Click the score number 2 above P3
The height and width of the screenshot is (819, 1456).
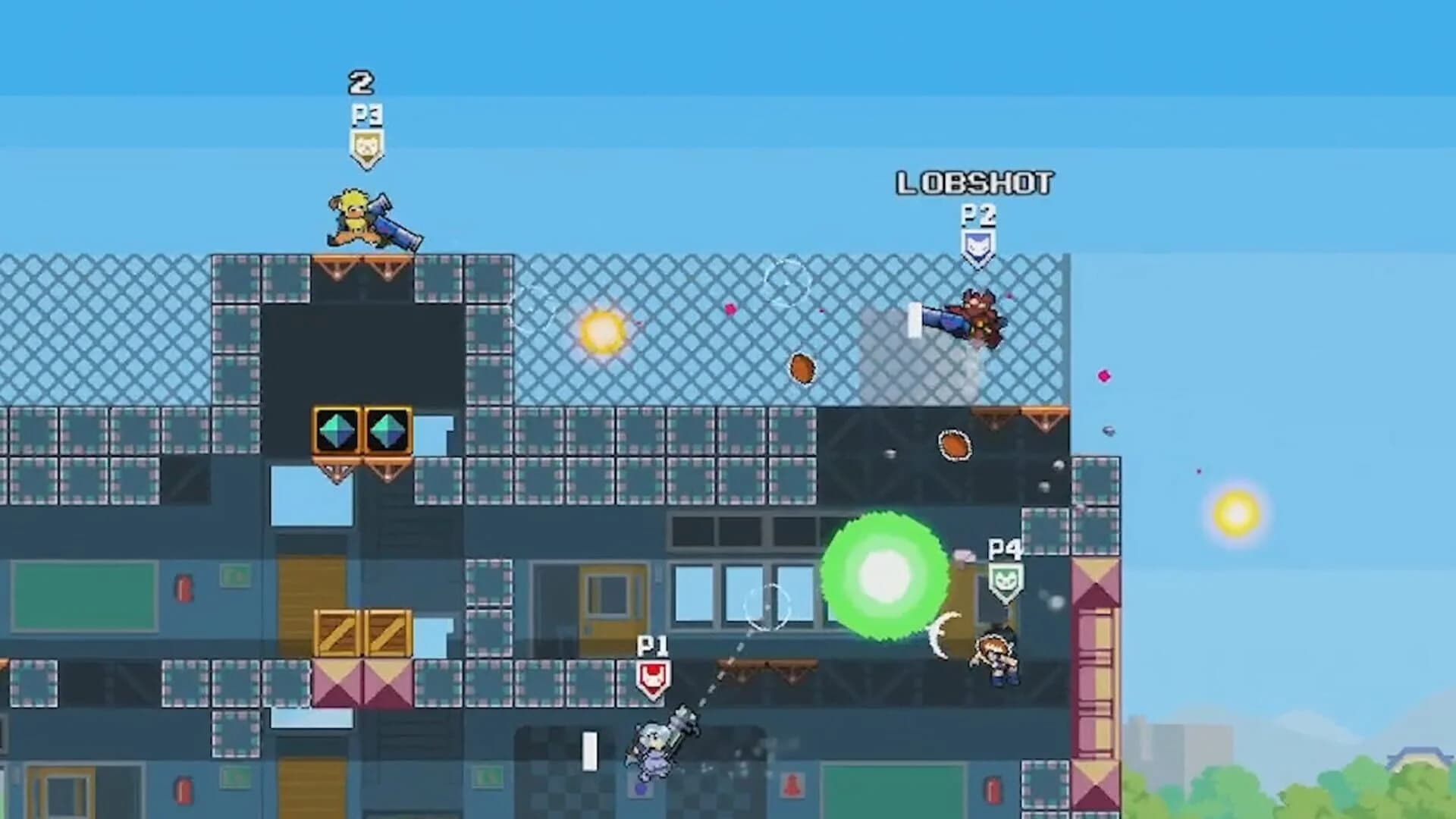pos(360,83)
